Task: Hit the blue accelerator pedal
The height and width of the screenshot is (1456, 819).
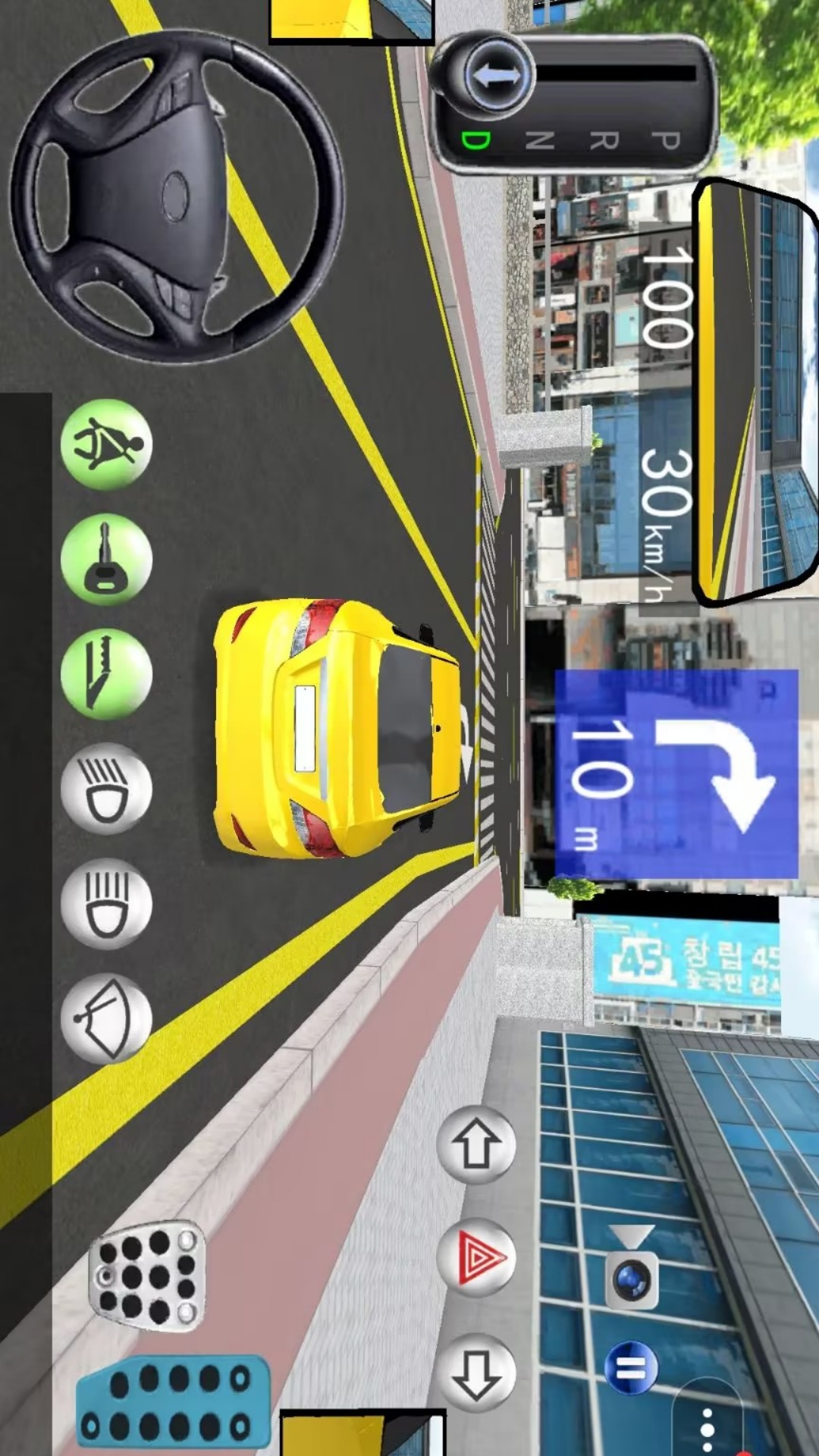Action: pos(174,1403)
